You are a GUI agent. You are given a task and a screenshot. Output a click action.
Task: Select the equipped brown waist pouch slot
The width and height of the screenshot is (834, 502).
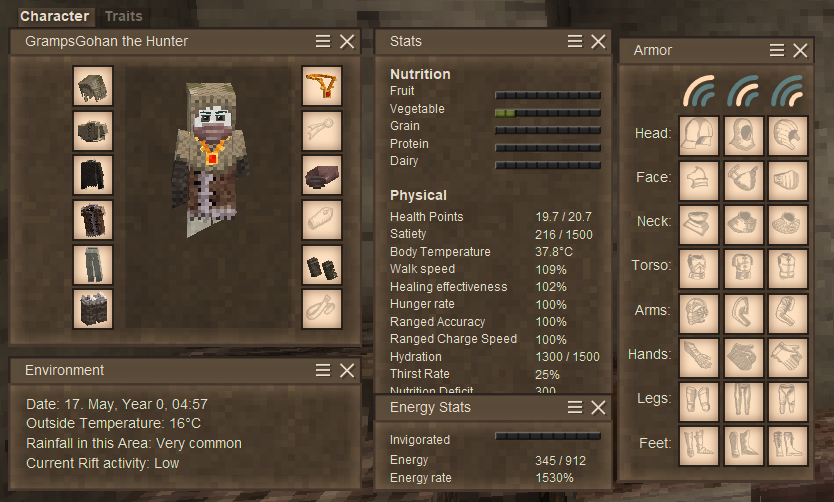(x=322, y=175)
